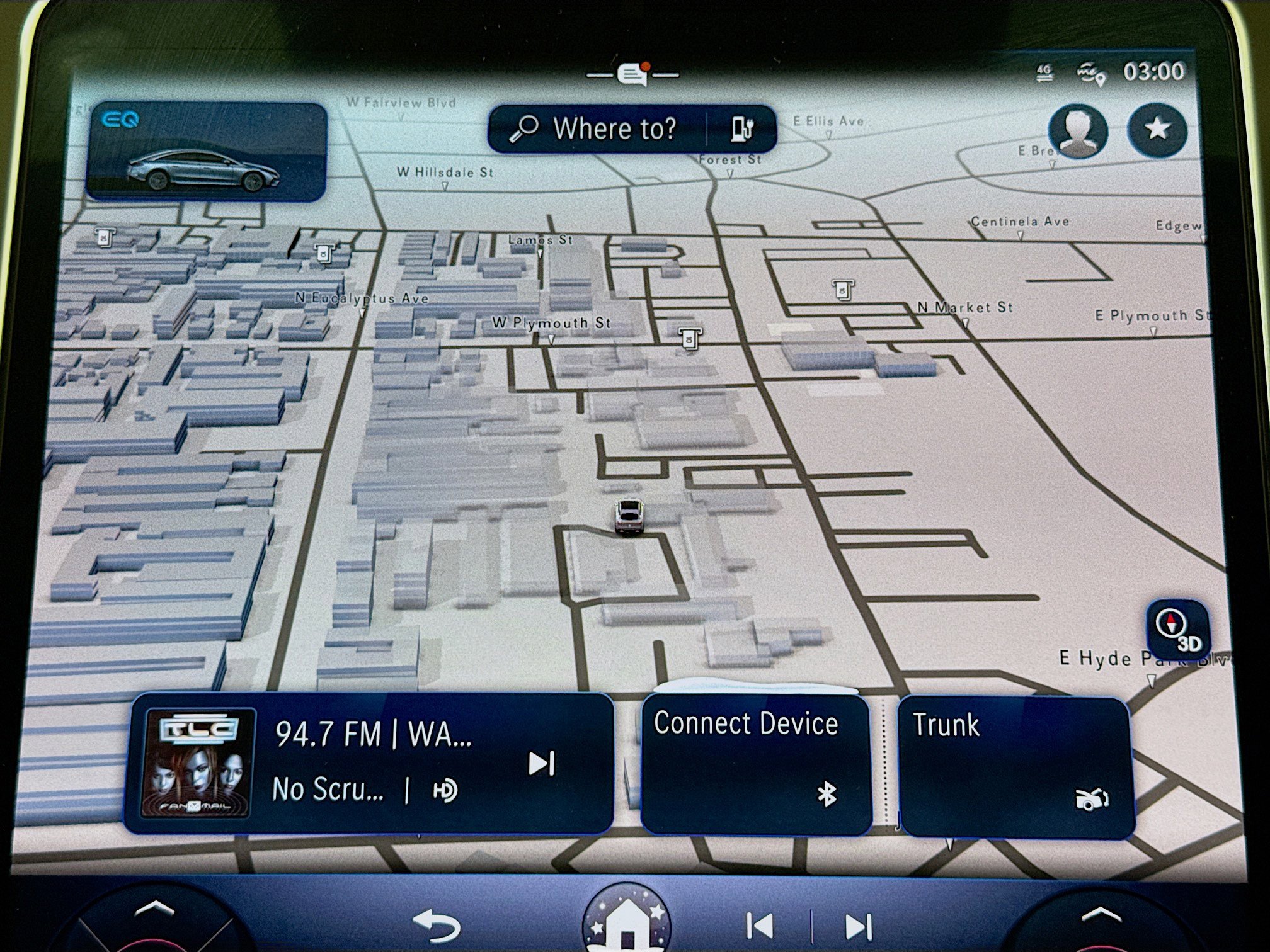Image resolution: width=1270 pixels, height=952 pixels.
Task: Open the EQ vehicle tile
Action: pyautogui.click(x=206, y=152)
